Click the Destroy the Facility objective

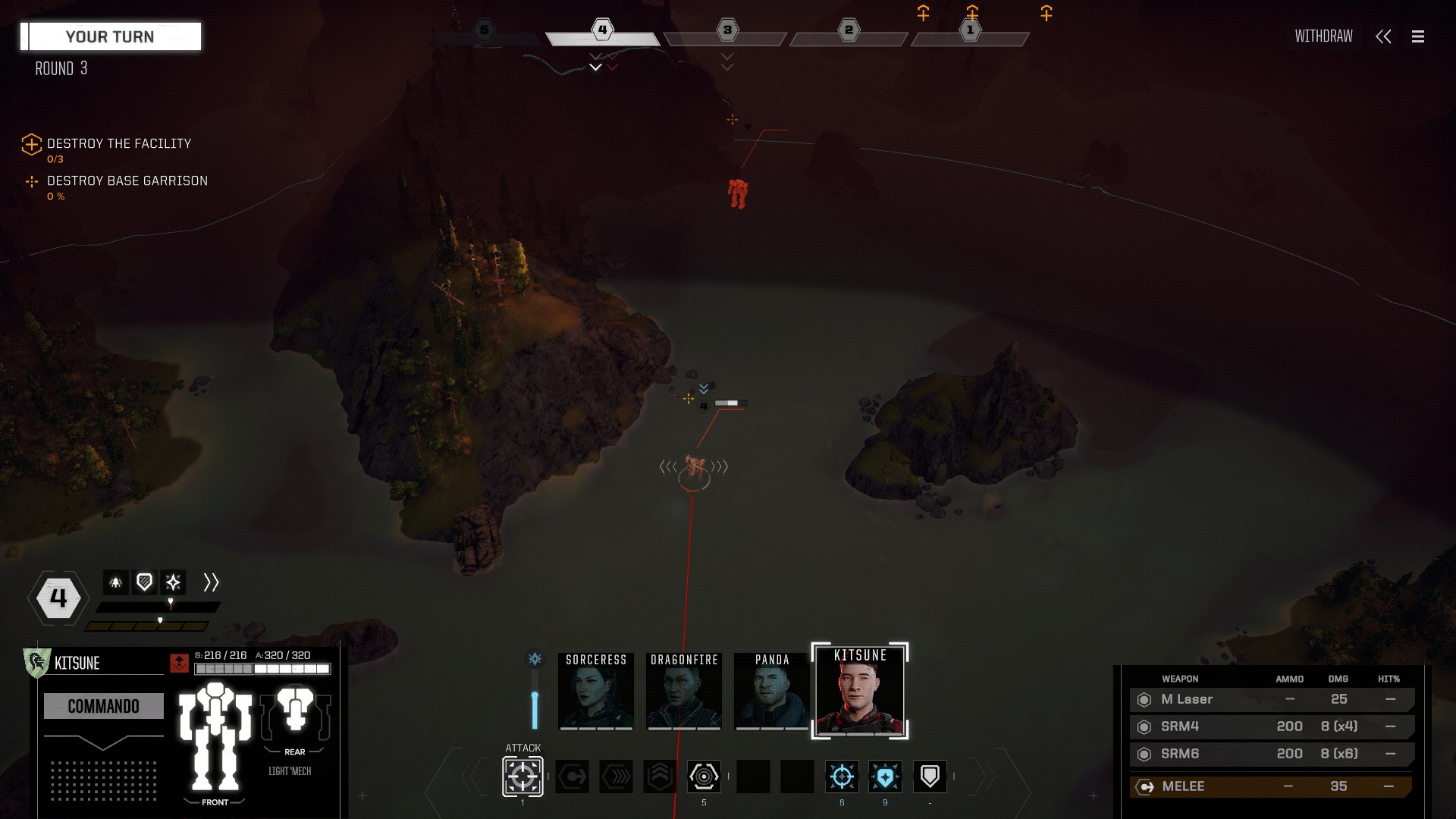[x=118, y=144]
